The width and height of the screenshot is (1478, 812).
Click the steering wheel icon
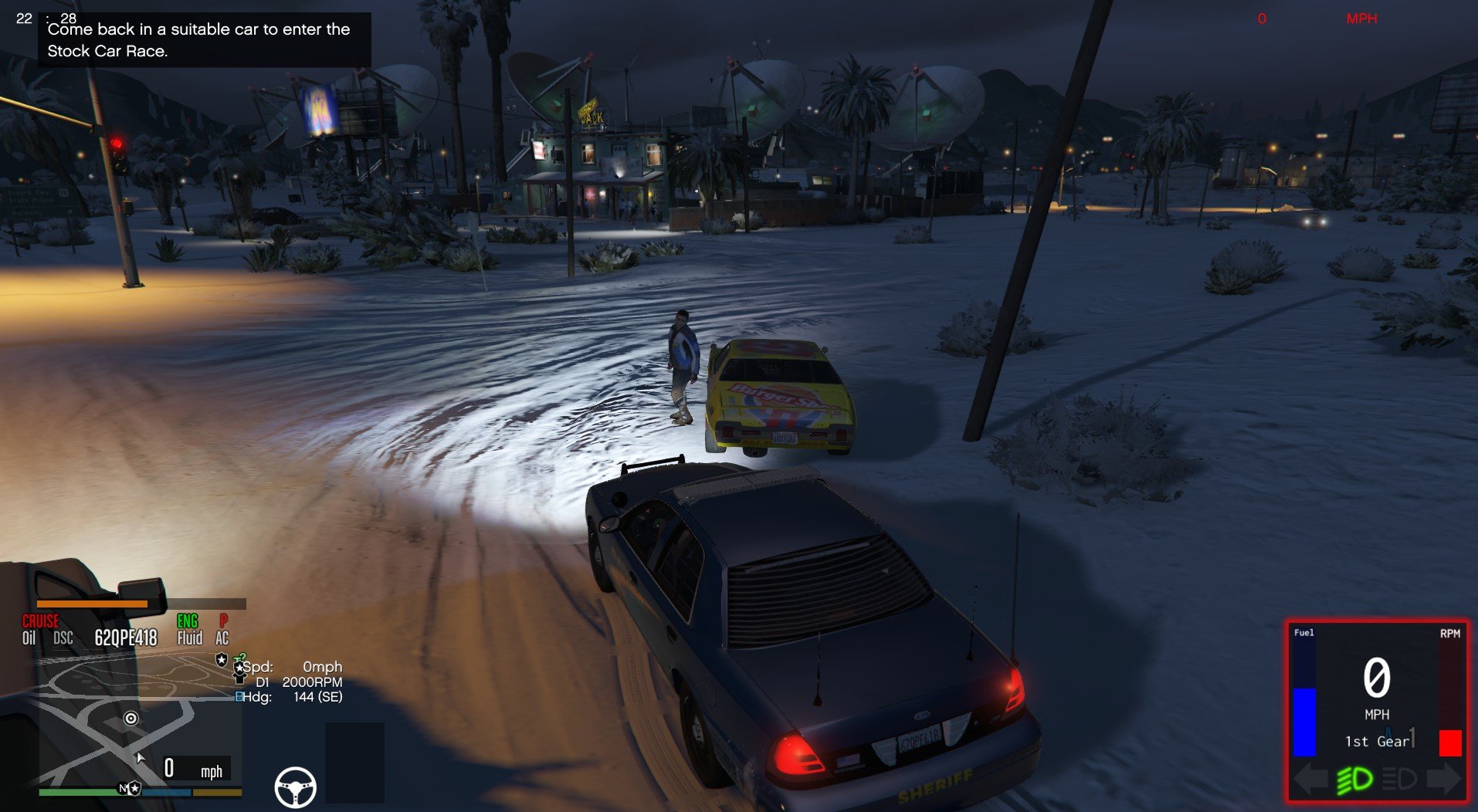tap(295, 787)
